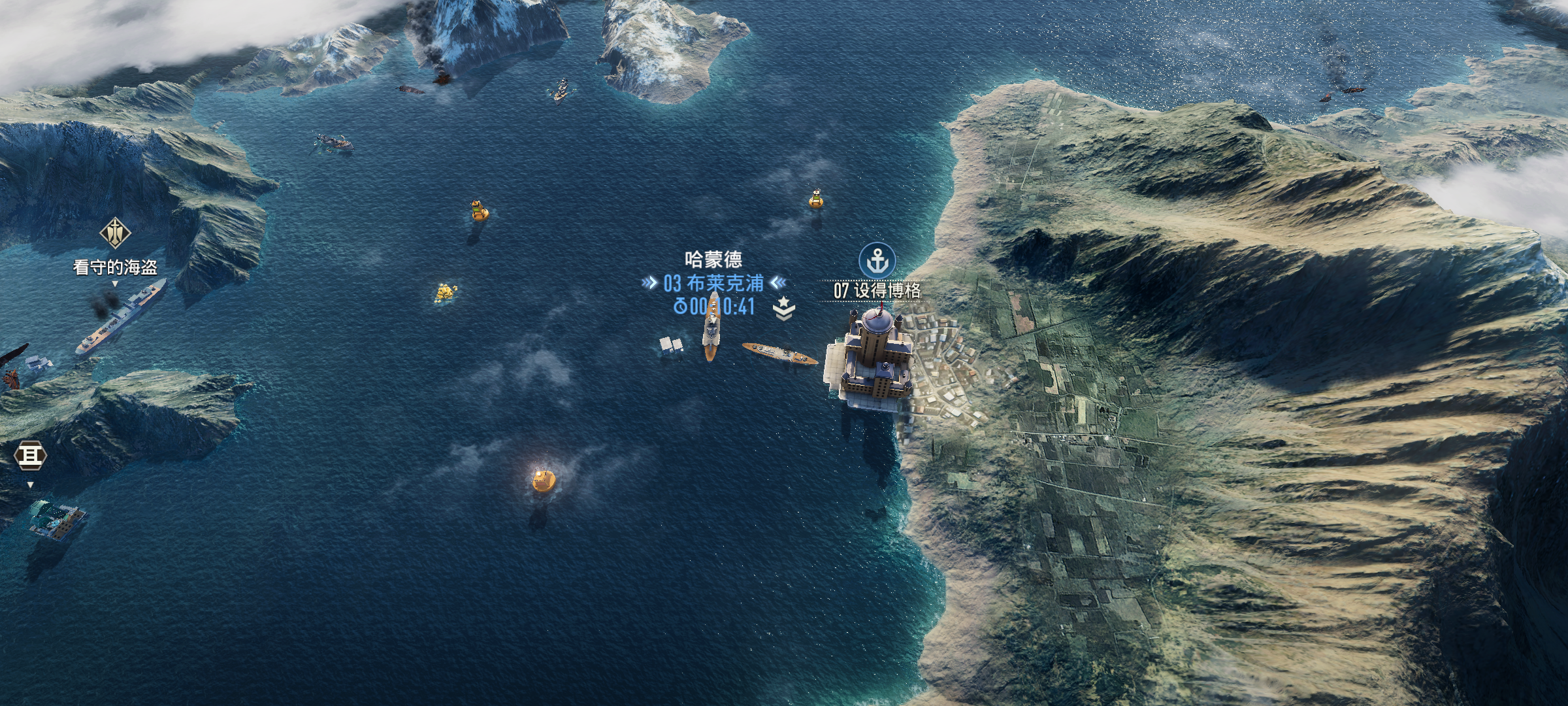Open the anchor port icon above 设得博格
The width and height of the screenshot is (1568, 706).
[877, 261]
